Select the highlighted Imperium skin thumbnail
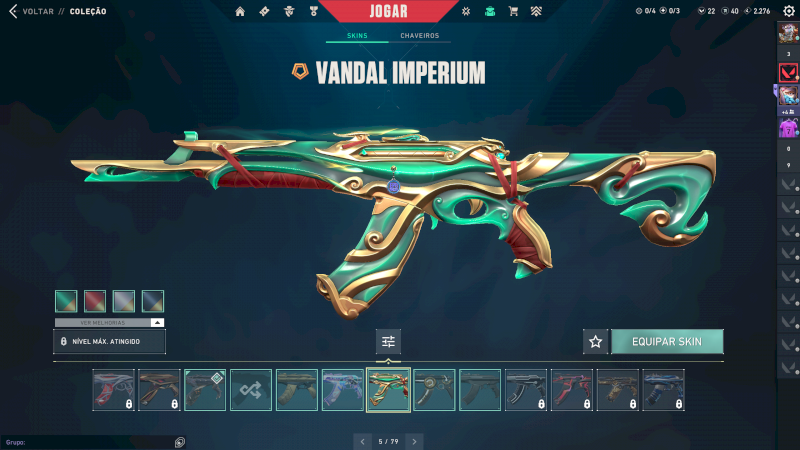 pos(389,390)
